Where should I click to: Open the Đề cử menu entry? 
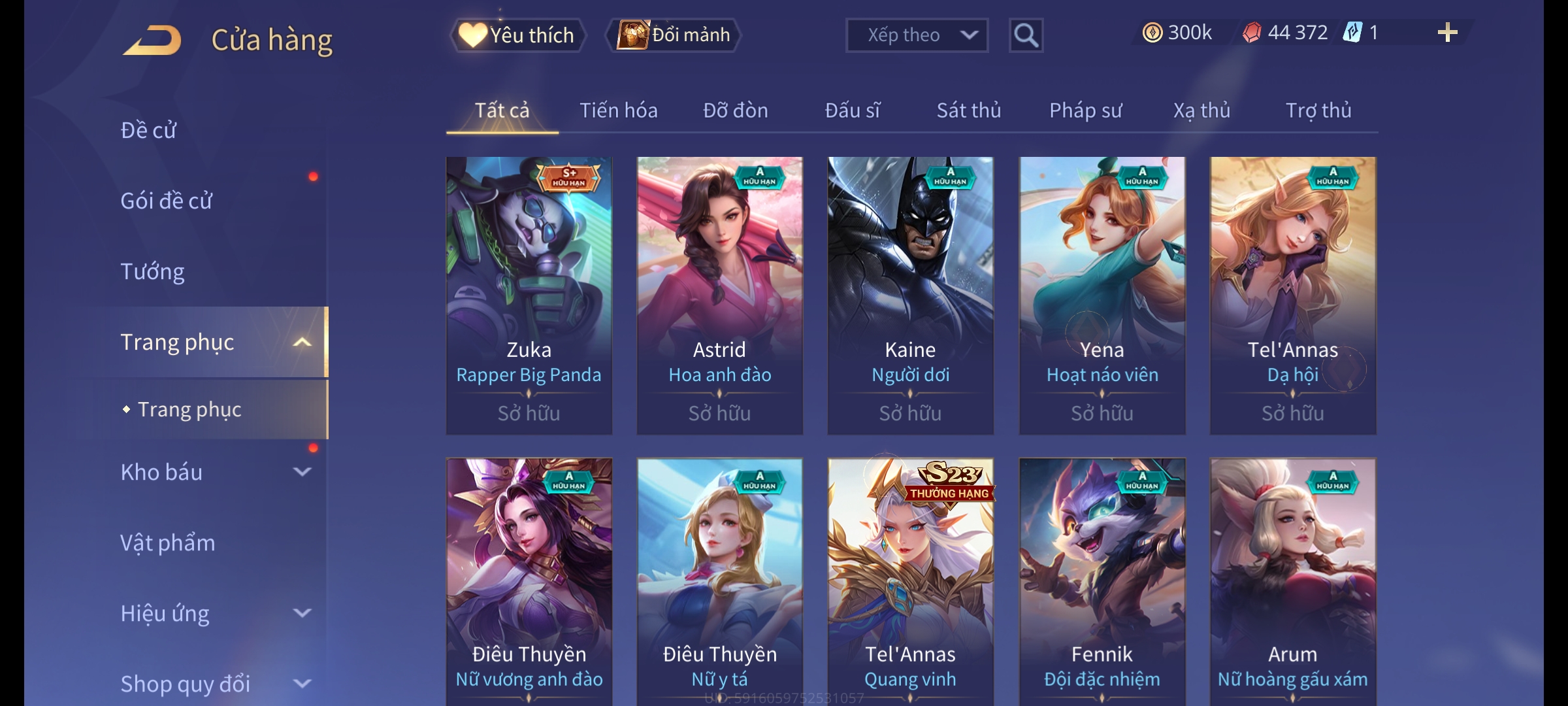coord(149,130)
